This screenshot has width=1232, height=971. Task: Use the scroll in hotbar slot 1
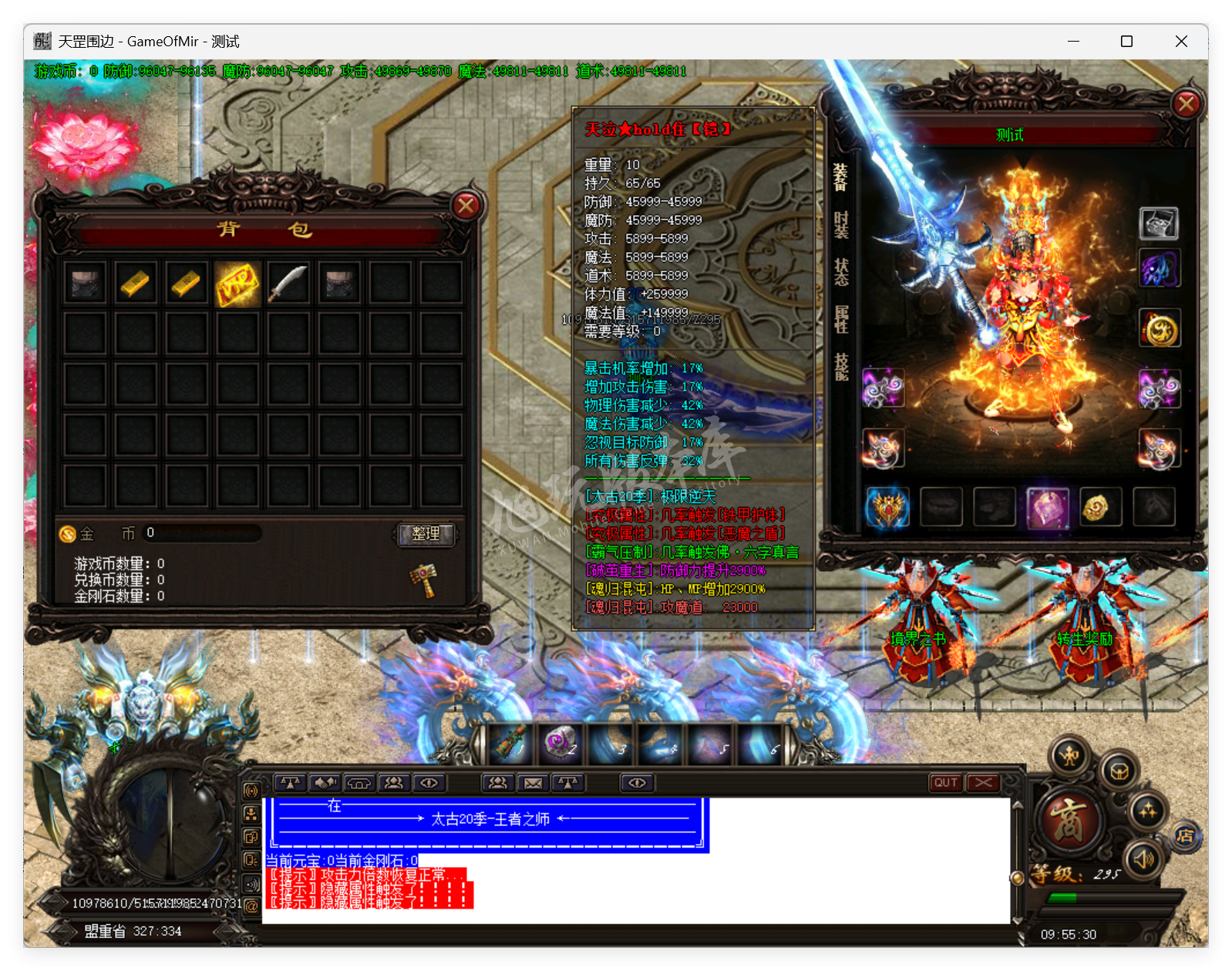(x=510, y=743)
